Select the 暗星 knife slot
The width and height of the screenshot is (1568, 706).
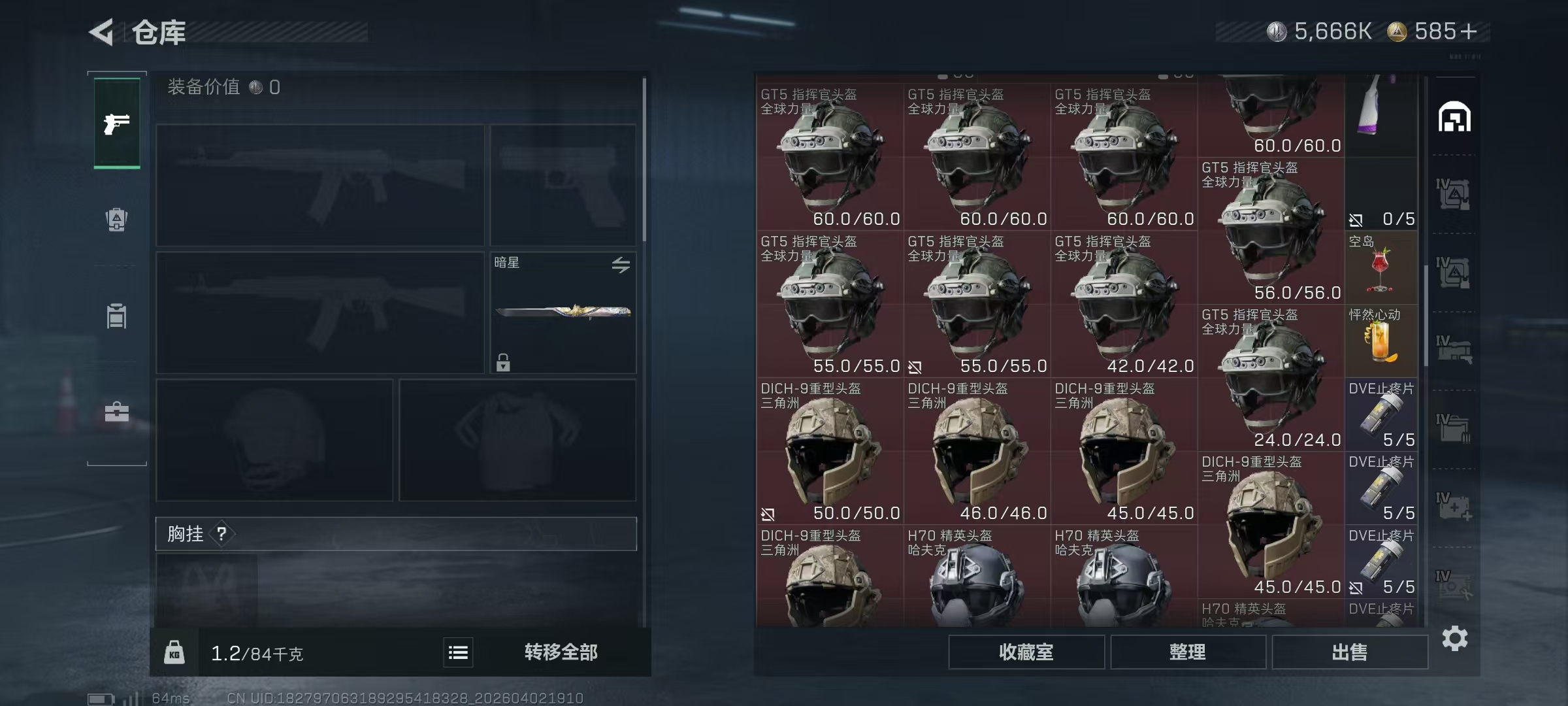(x=563, y=312)
